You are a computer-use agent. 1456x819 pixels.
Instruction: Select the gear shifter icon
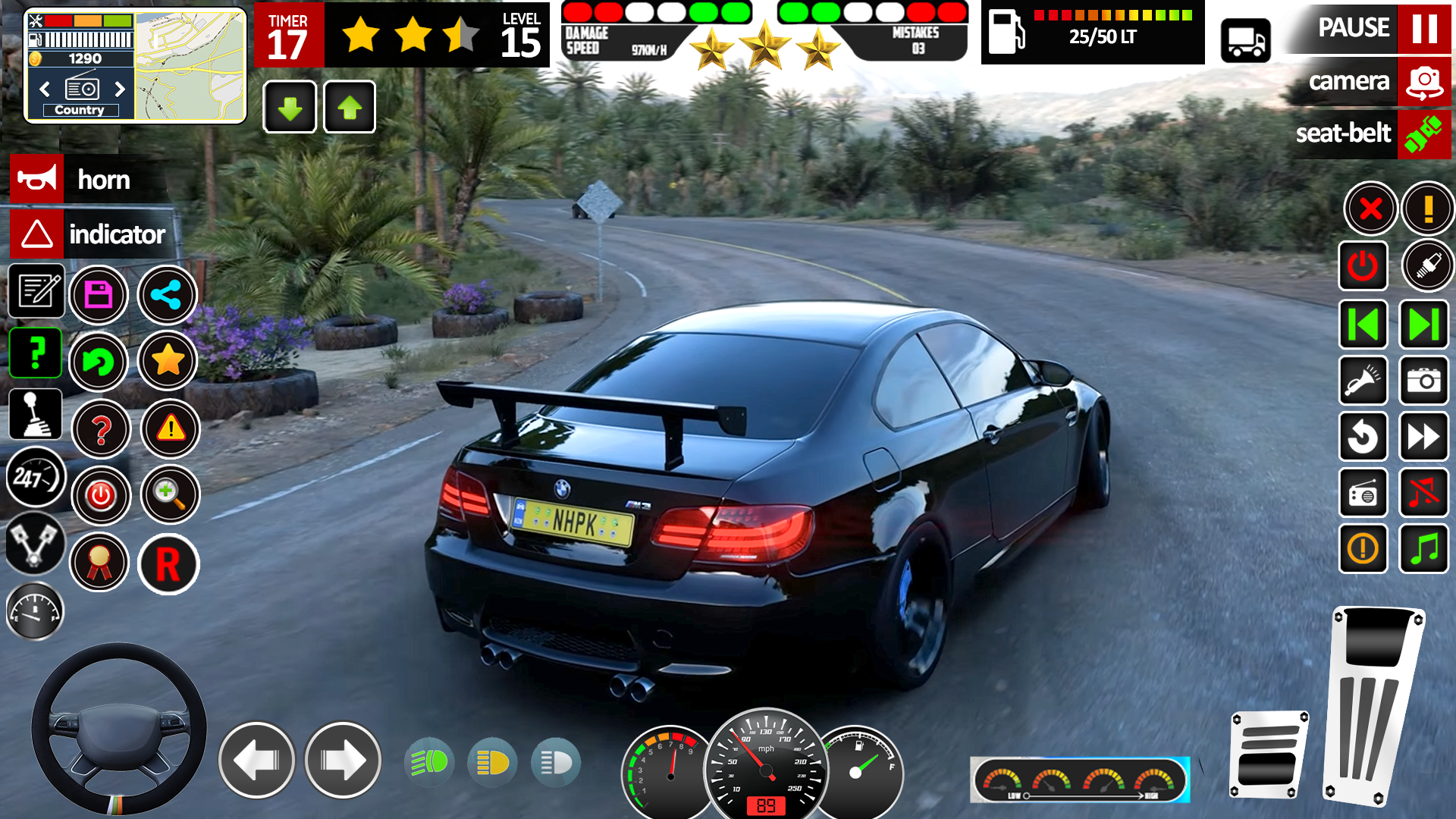(x=36, y=413)
